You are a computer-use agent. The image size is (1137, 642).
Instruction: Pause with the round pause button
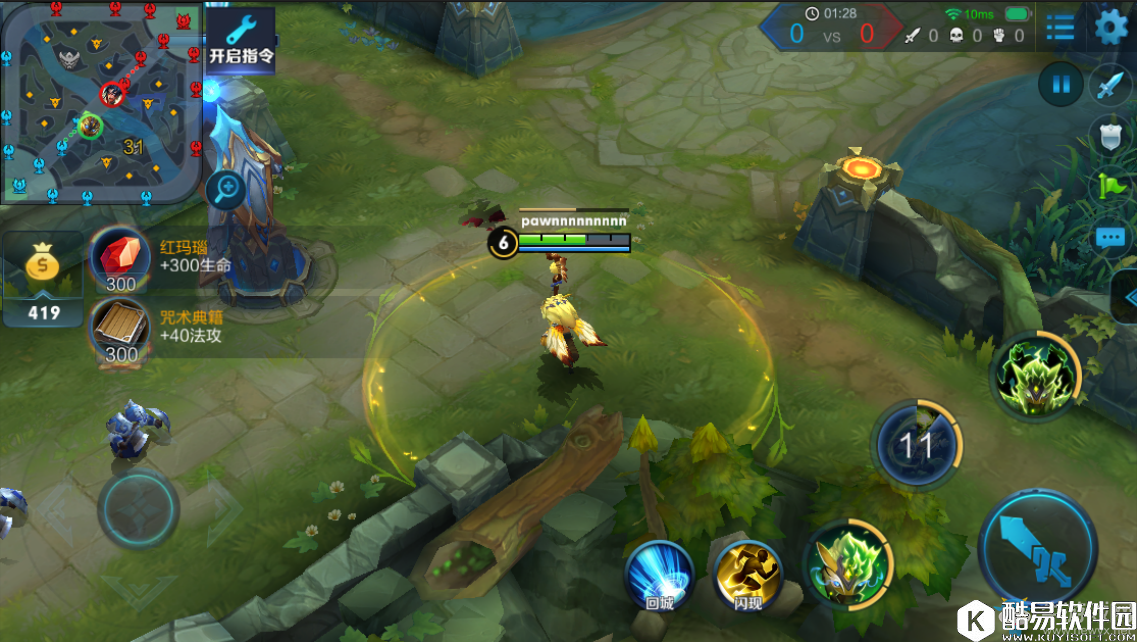1060,85
